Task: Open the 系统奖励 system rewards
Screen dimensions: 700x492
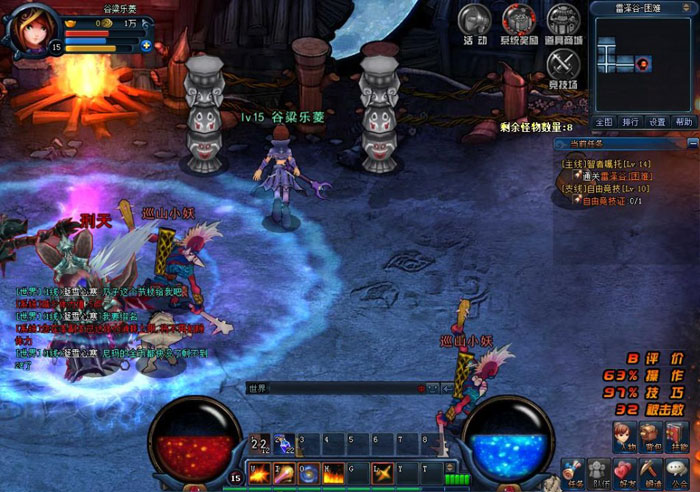Action: (x=520, y=23)
